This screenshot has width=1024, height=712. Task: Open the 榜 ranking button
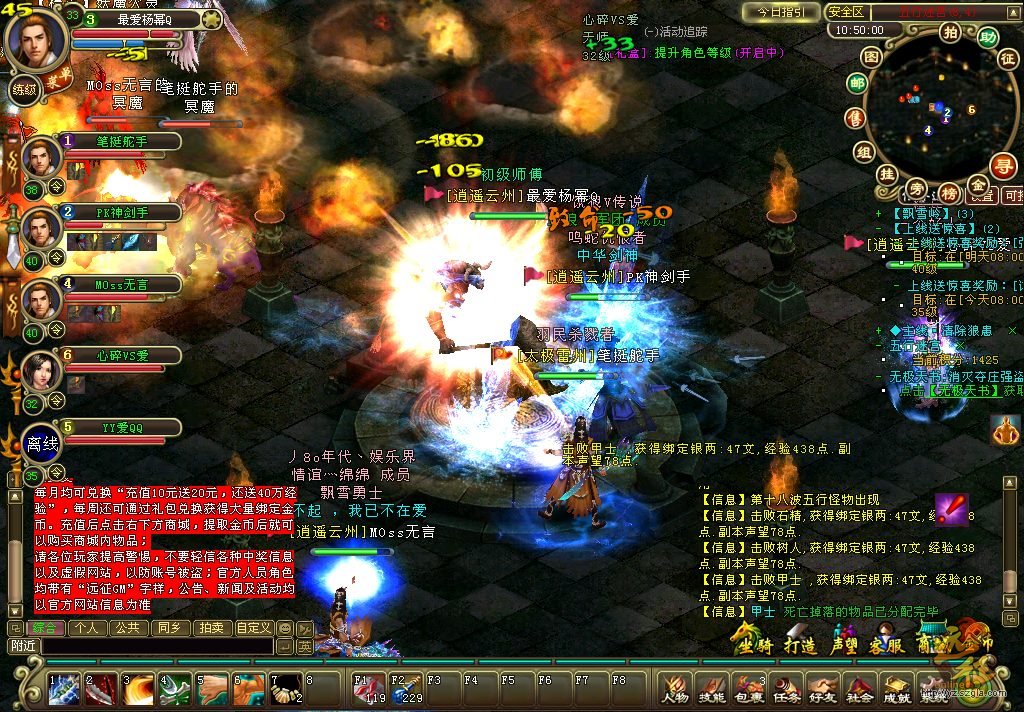pyautogui.click(x=948, y=191)
